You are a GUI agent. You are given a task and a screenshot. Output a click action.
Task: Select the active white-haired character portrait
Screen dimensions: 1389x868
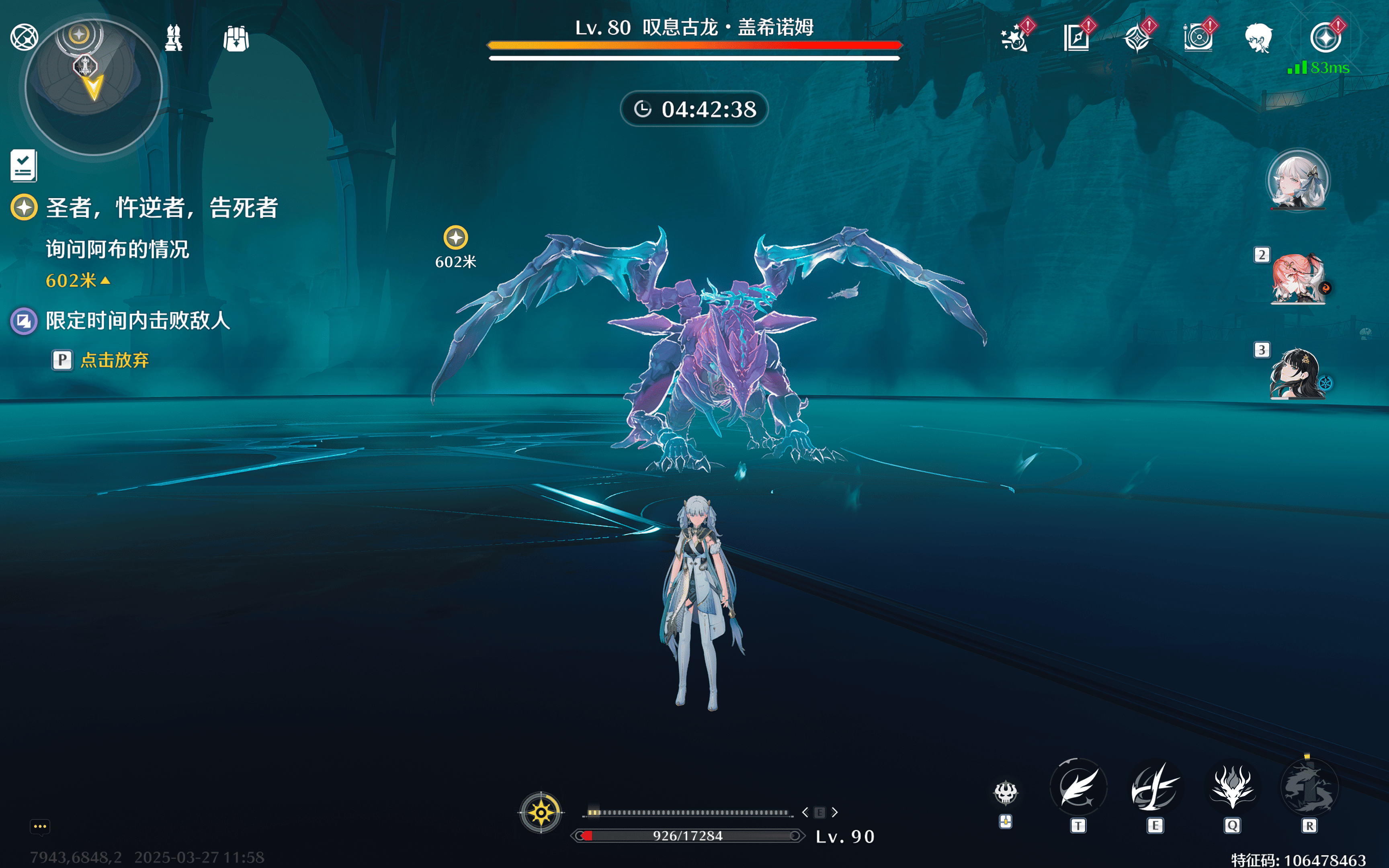point(1297,180)
